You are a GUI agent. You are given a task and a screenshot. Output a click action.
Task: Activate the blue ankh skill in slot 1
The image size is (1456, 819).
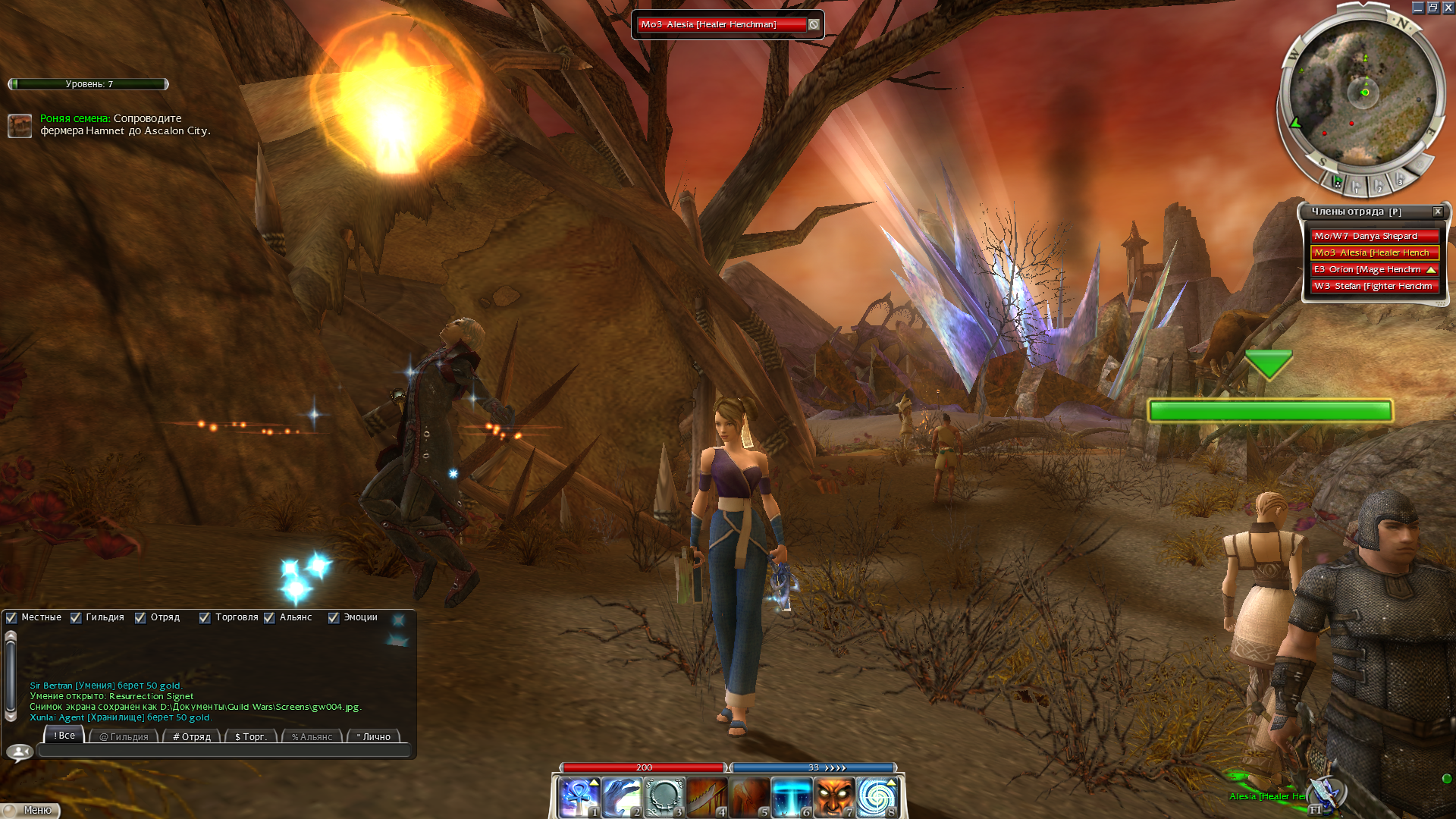coord(579,798)
